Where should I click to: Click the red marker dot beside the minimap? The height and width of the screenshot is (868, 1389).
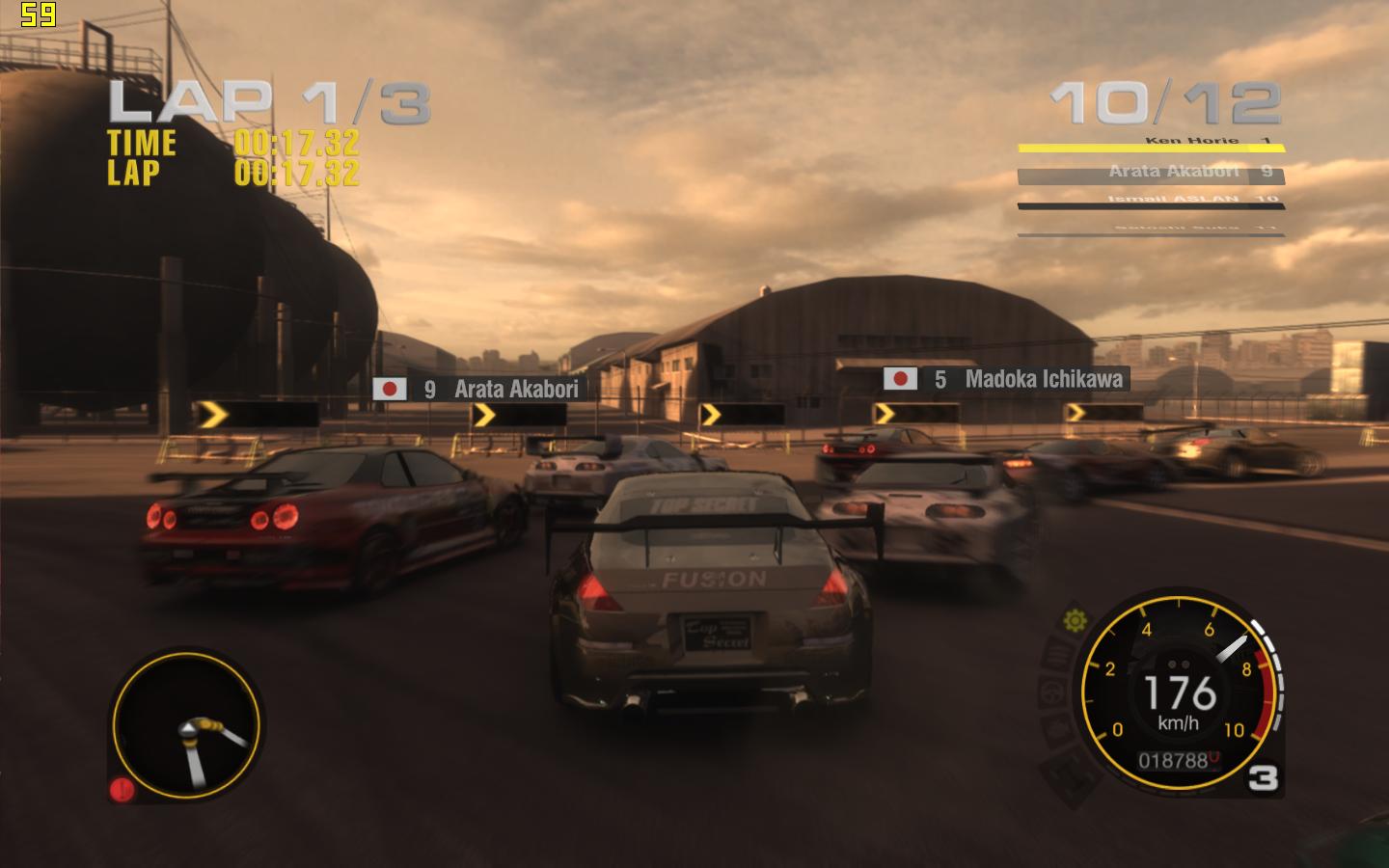123,790
